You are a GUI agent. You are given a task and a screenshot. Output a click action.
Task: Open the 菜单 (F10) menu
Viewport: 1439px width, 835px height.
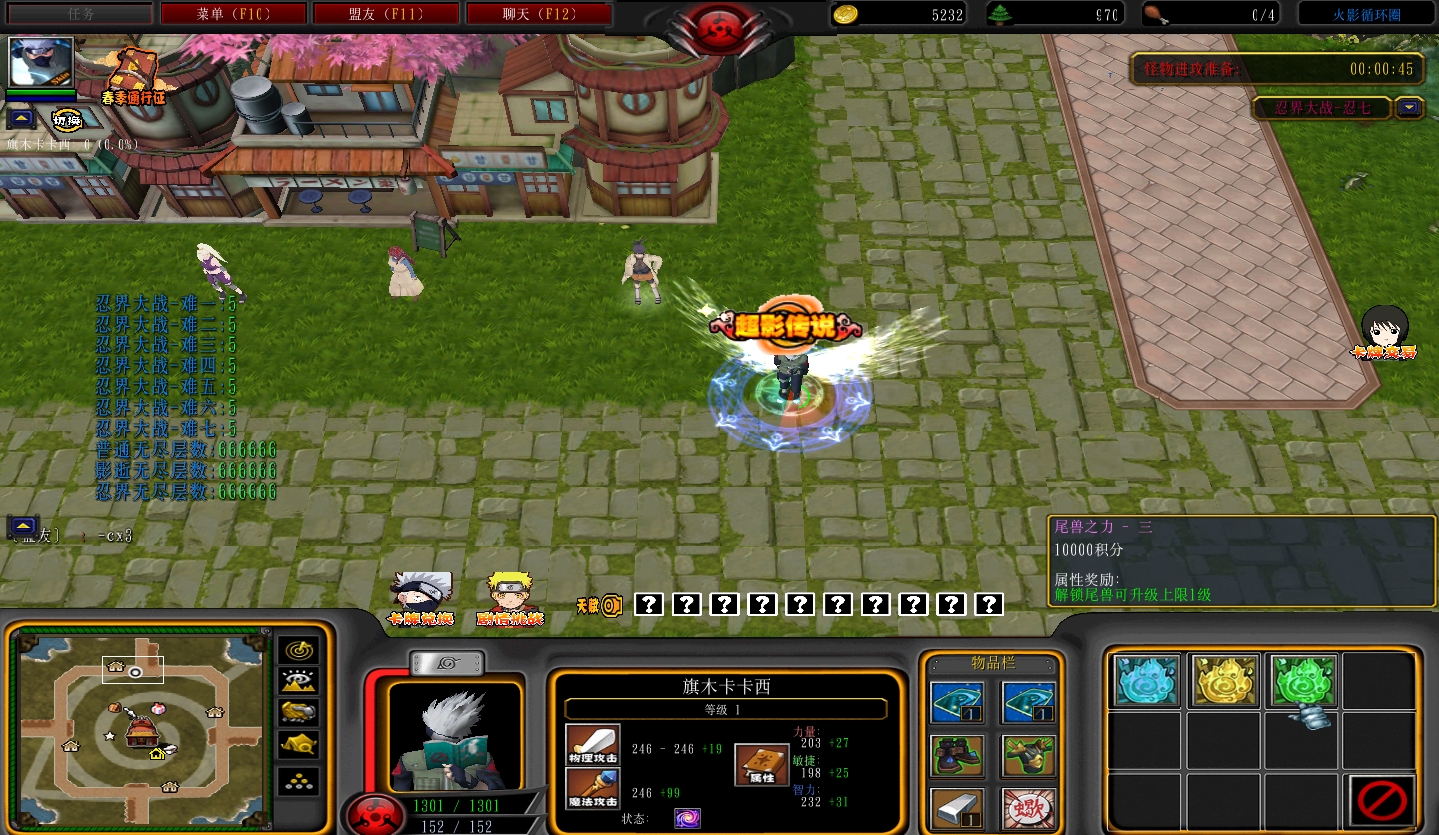234,14
